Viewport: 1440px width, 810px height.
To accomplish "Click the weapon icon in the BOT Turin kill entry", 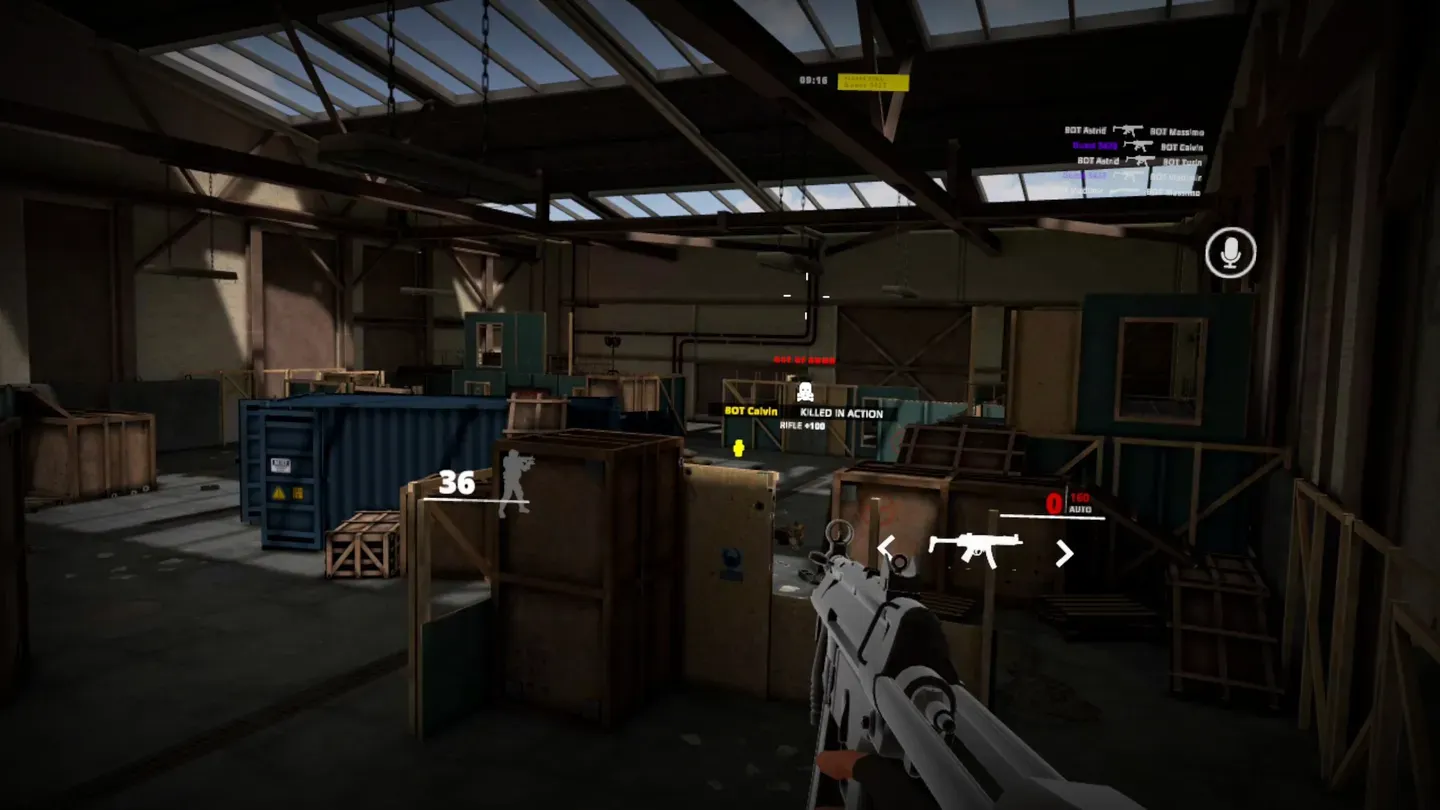I will (x=1140, y=160).
